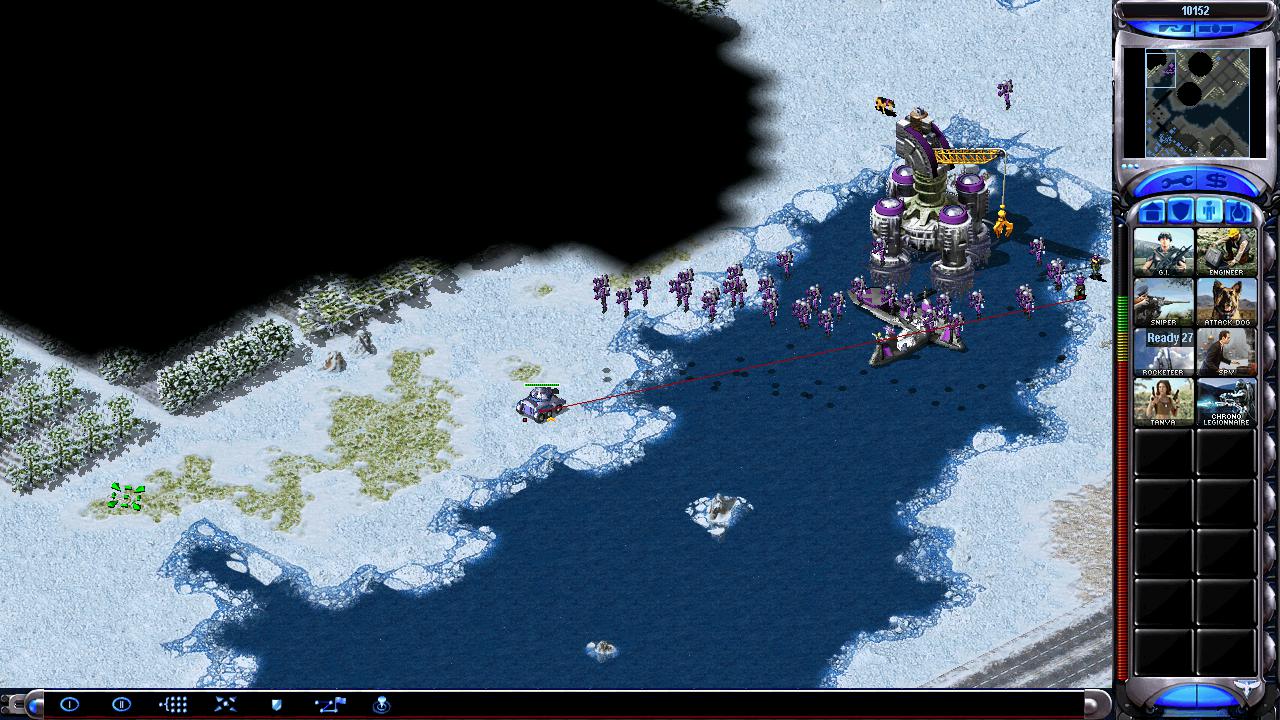Choose the Rocketeer build icon
Image resolution: width=1280 pixels, height=720 pixels.
(1164, 352)
